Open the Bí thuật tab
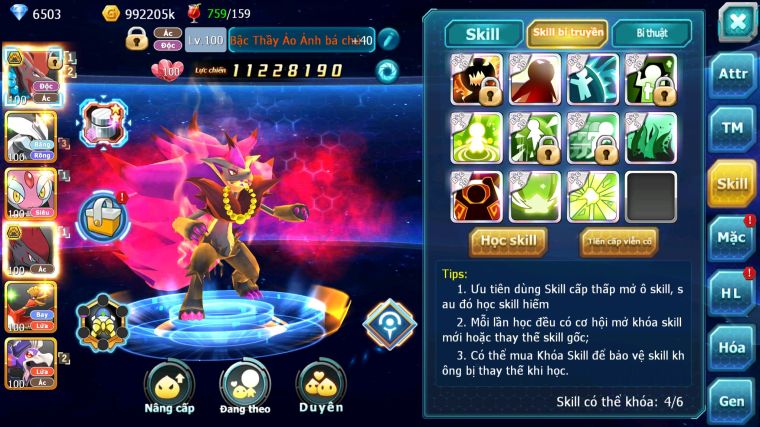The width and height of the screenshot is (760, 427). [651, 33]
